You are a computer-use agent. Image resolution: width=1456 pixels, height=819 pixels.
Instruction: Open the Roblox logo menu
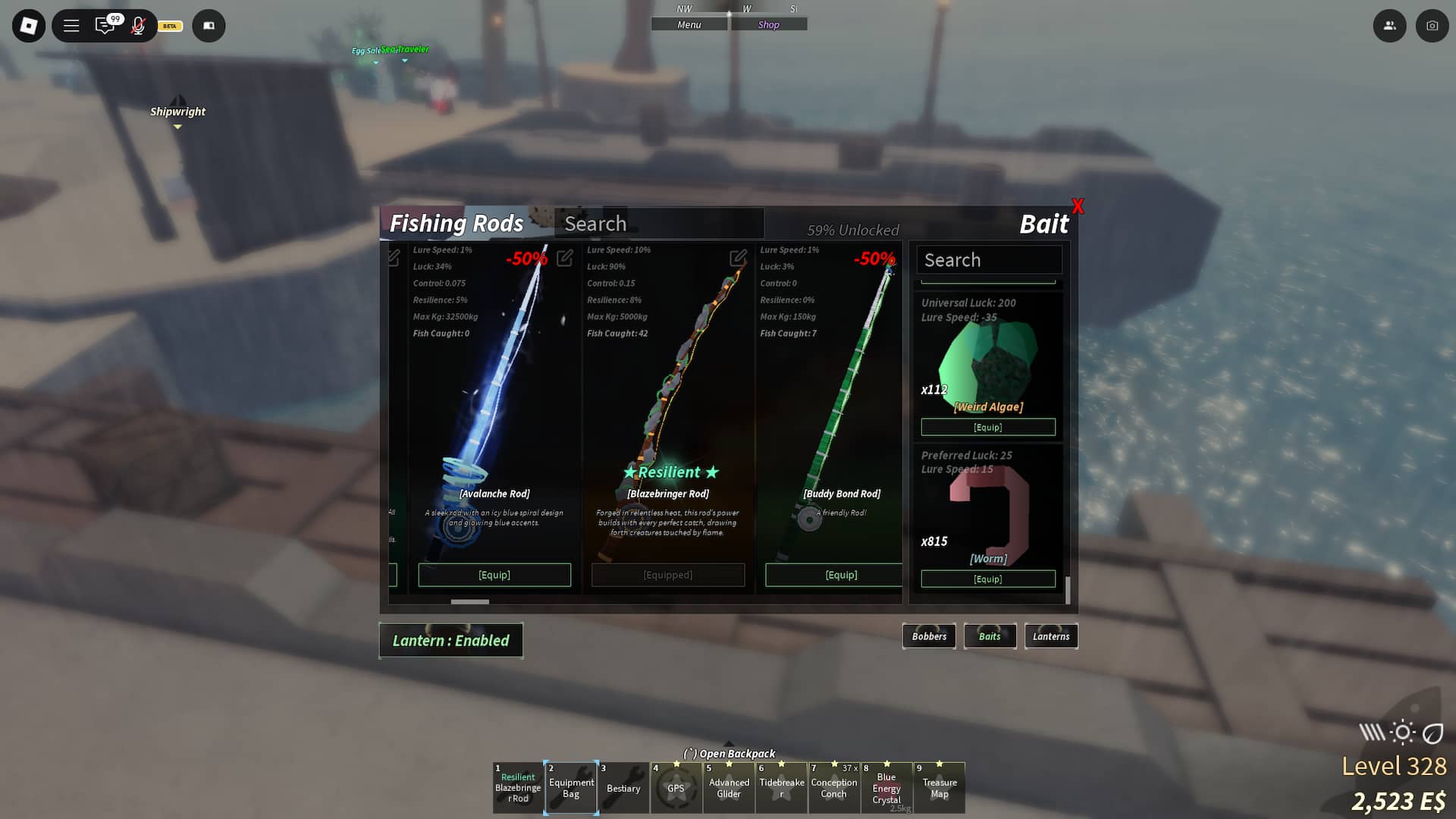[x=28, y=25]
